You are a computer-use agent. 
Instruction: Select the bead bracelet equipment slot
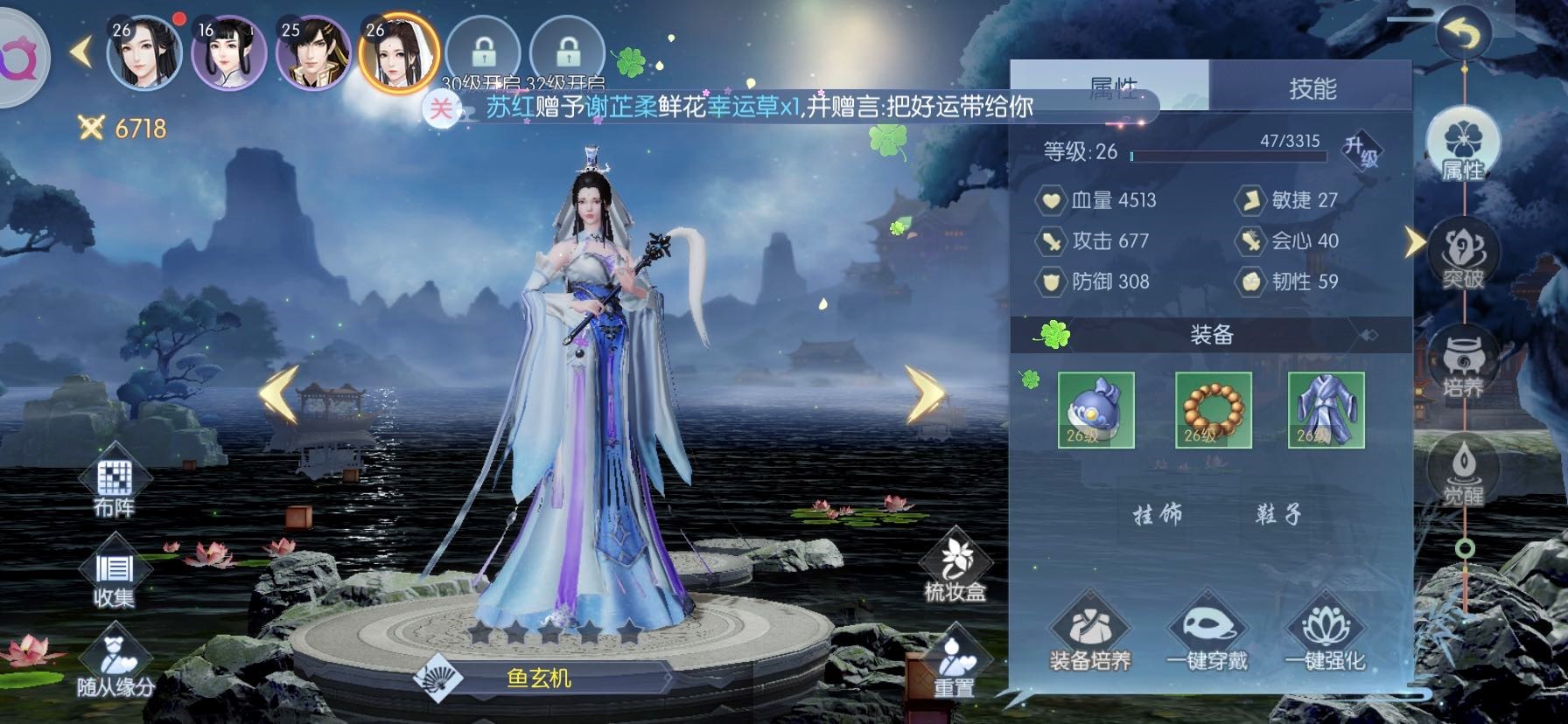[1213, 409]
